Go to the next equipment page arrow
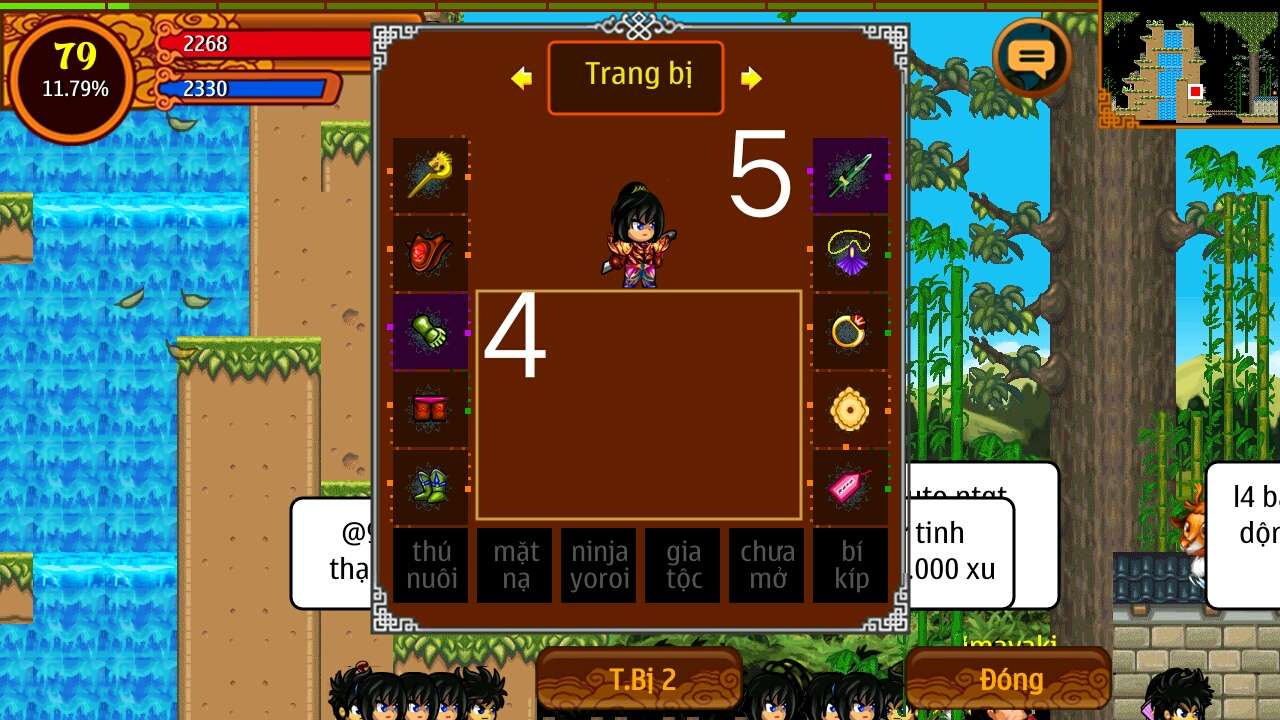Viewport: 1280px width, 720px height. point(751,78)
